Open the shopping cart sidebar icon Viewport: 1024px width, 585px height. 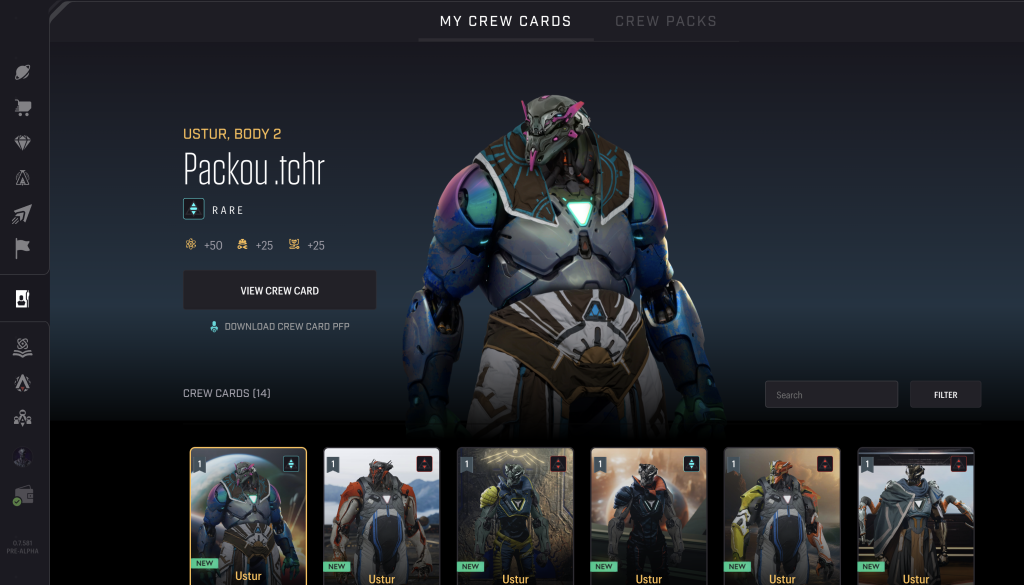pos(22,107)
